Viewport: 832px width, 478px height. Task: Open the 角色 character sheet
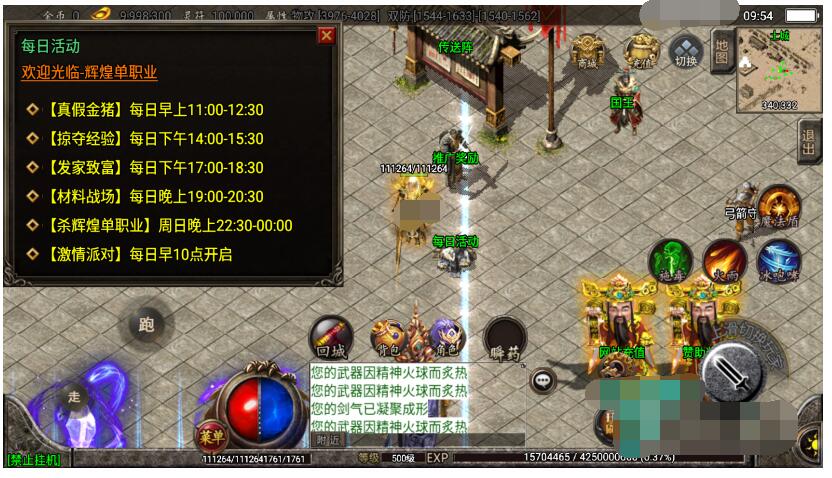click(x=446, y=338)
